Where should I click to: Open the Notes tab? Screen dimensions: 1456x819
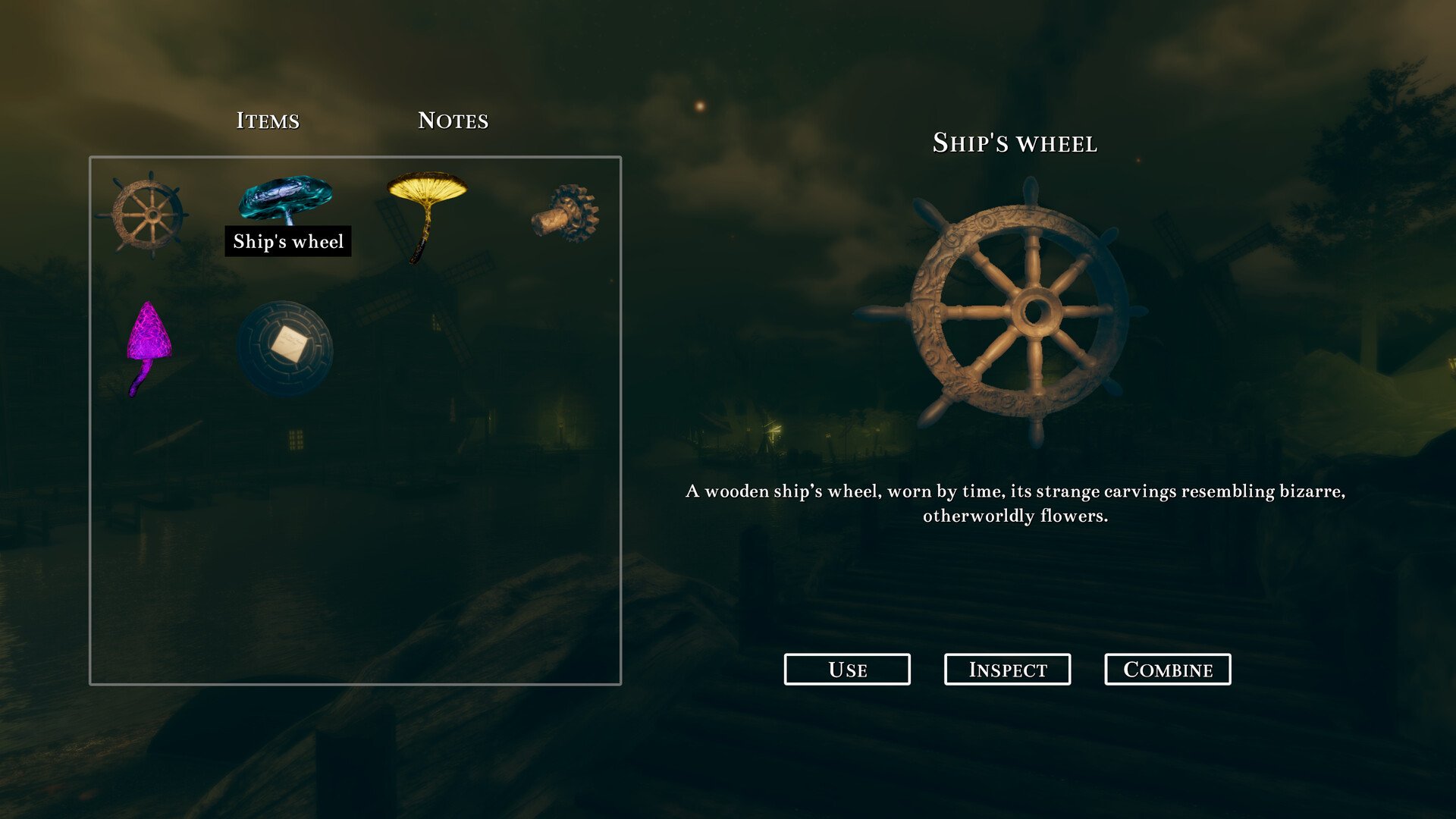[x=453, y=121]
